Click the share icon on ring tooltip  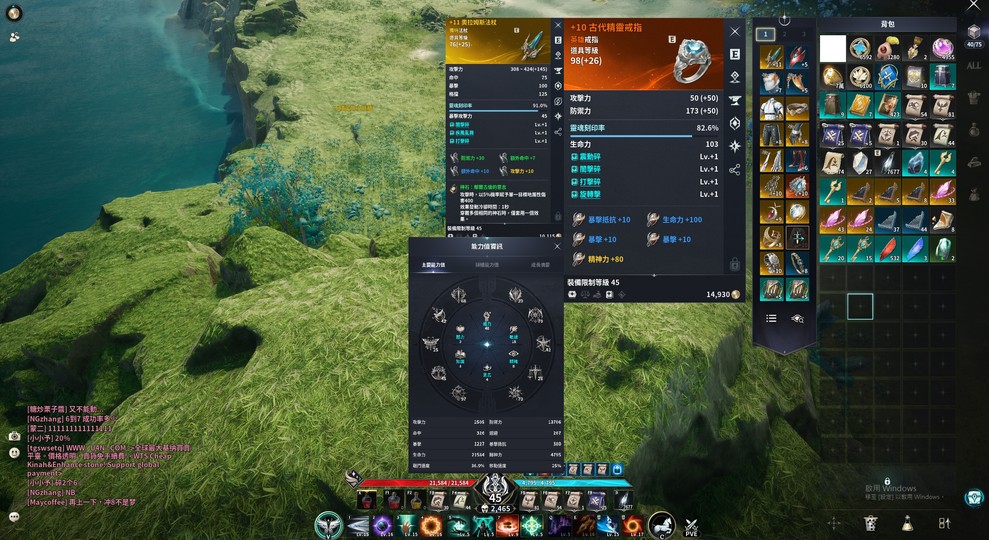(735, 170)
